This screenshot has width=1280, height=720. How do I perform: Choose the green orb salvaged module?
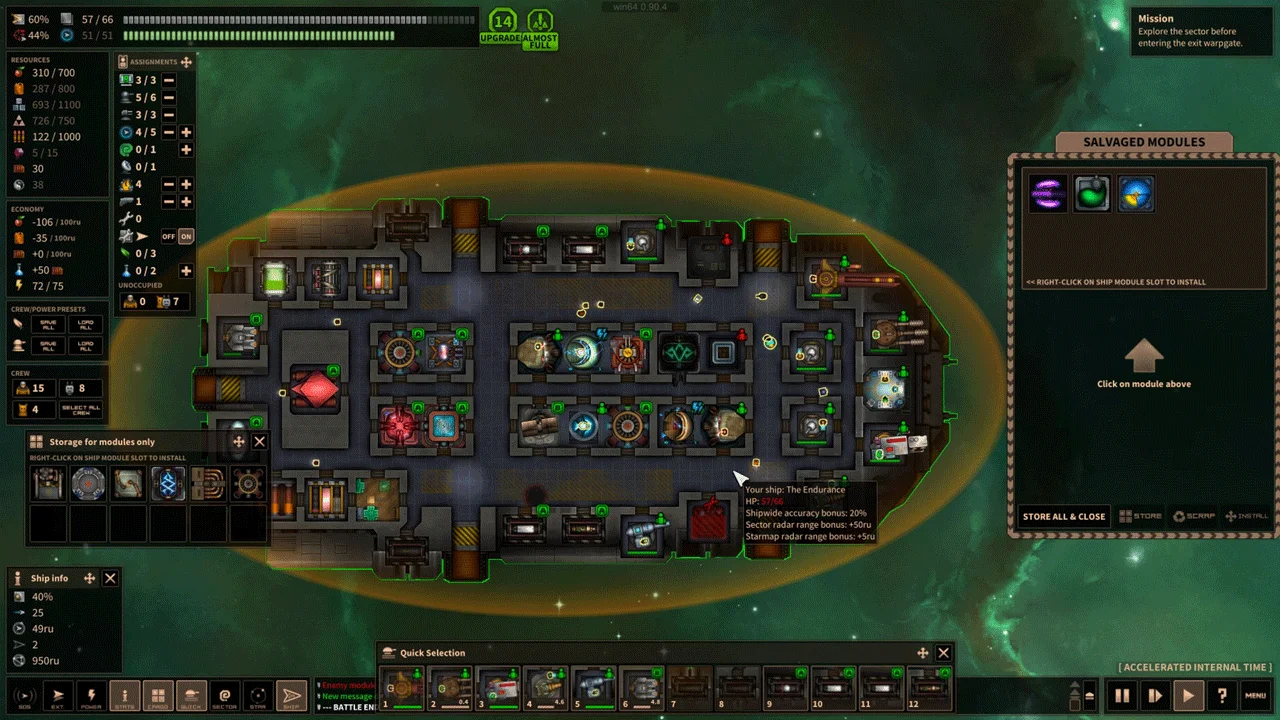[x=1092, y=194]
